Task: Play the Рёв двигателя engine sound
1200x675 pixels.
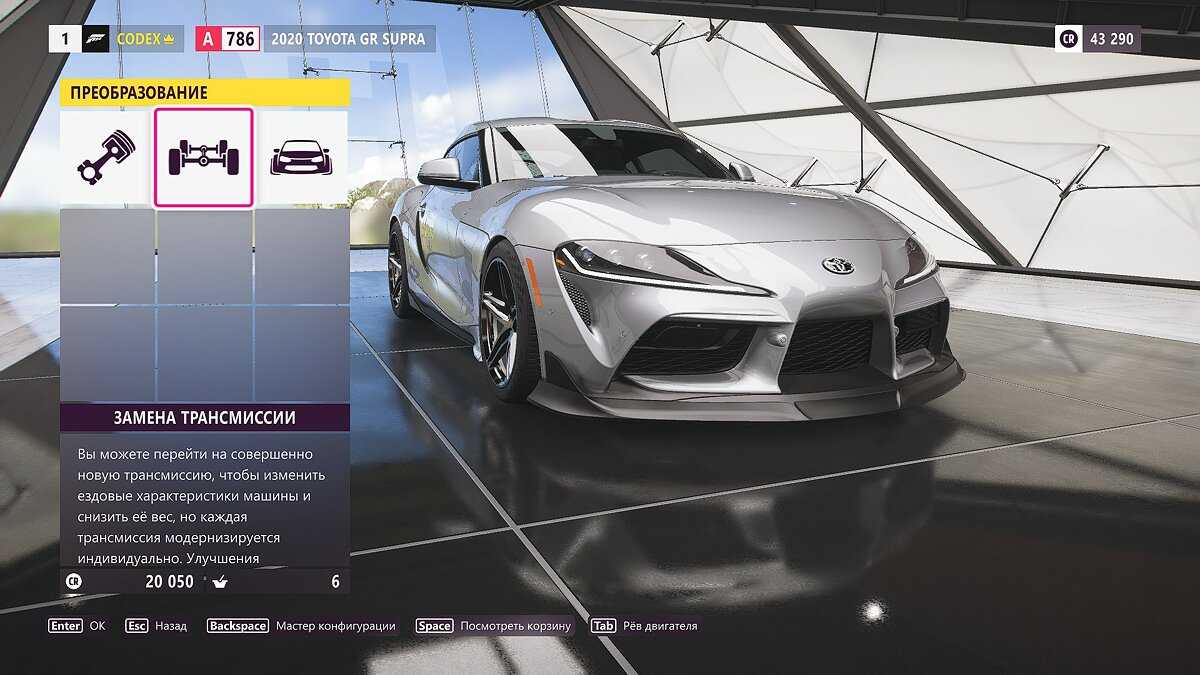Action: coord(644,626)
